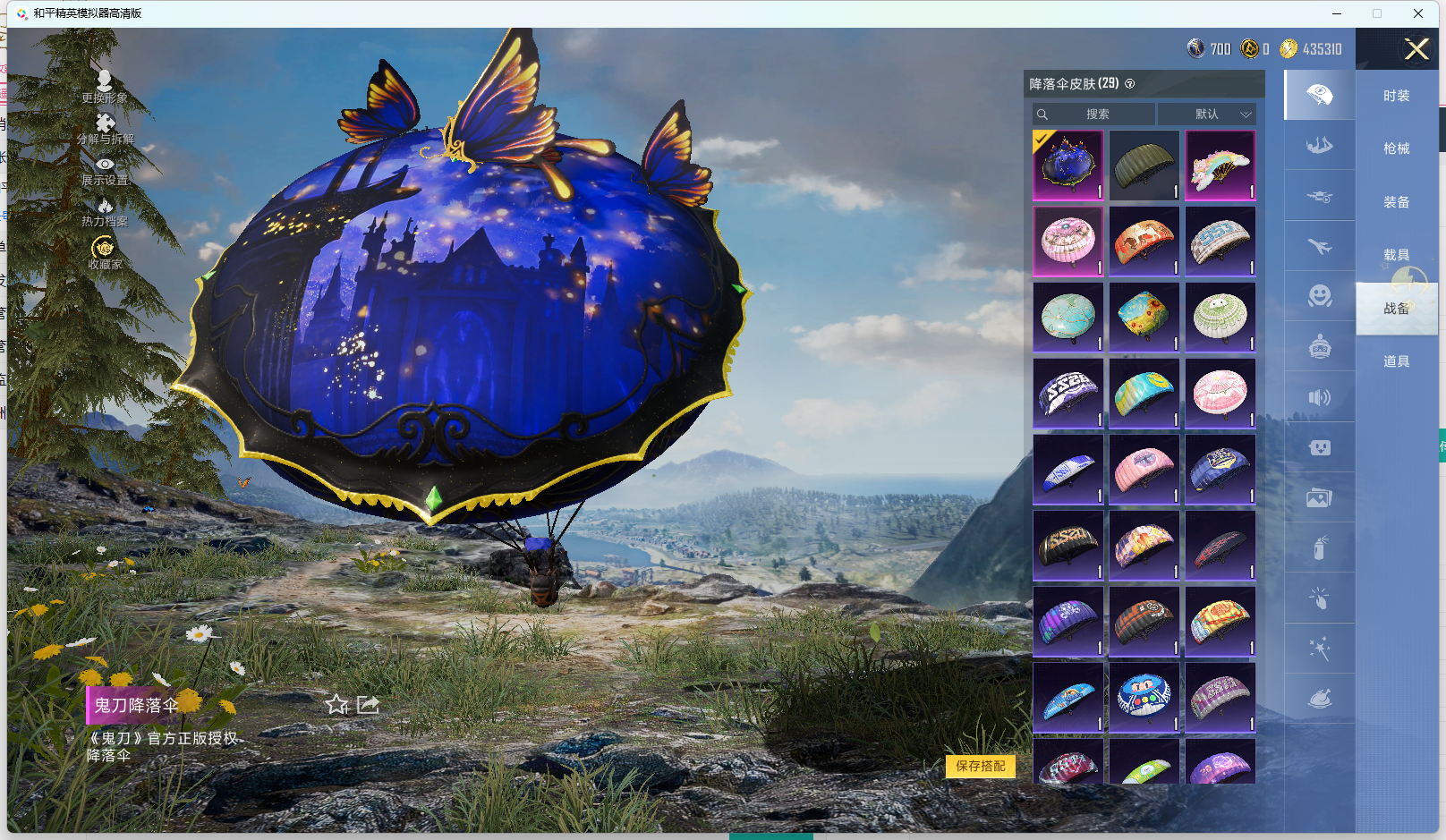Open 展示设置 eye icon

point(105,169)
